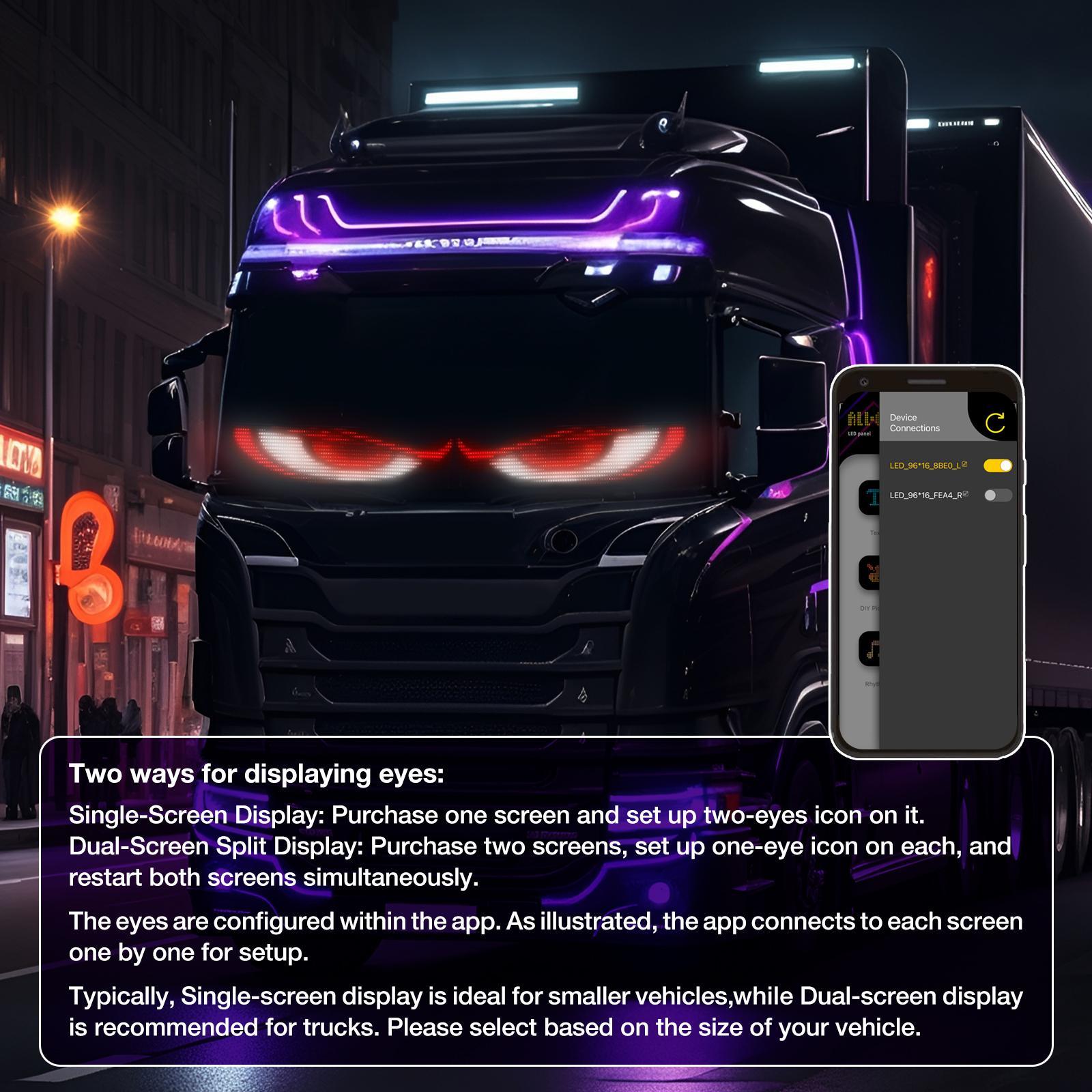Tap the edit pencil beside LED_96*16_FEA4_R
Screen dimensions: 1092x1092
pyautogui.click(x=966, y=493)
